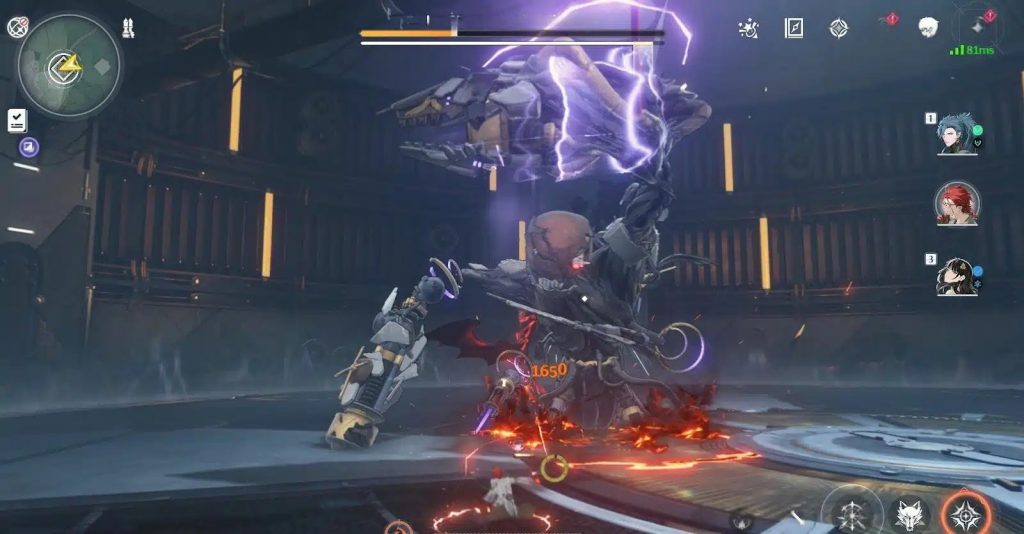1024x534 pixels.
Task: Trigger the bow-shaped skill button
Action: click(x=852, y=514)
